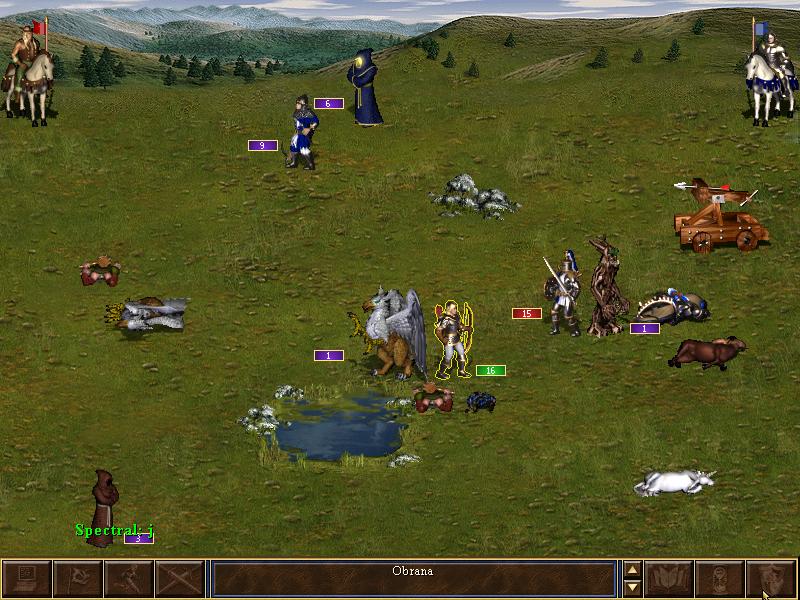This screenshot has width=800, height=600.
Task: Click the hourglass wait button
Action: [x=720, y=579]
